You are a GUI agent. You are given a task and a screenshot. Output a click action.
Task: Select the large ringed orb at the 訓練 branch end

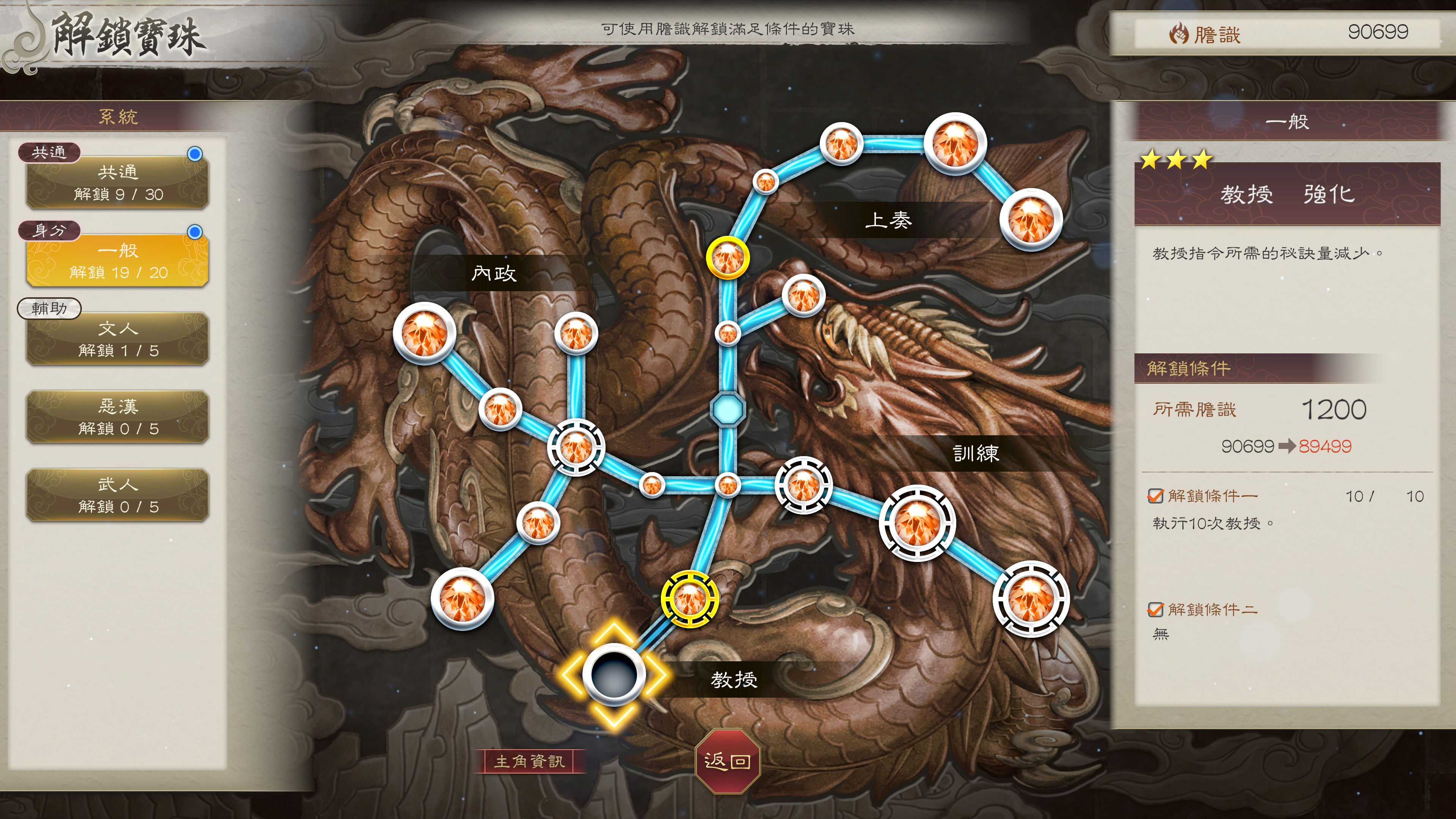coord(1031,599)
